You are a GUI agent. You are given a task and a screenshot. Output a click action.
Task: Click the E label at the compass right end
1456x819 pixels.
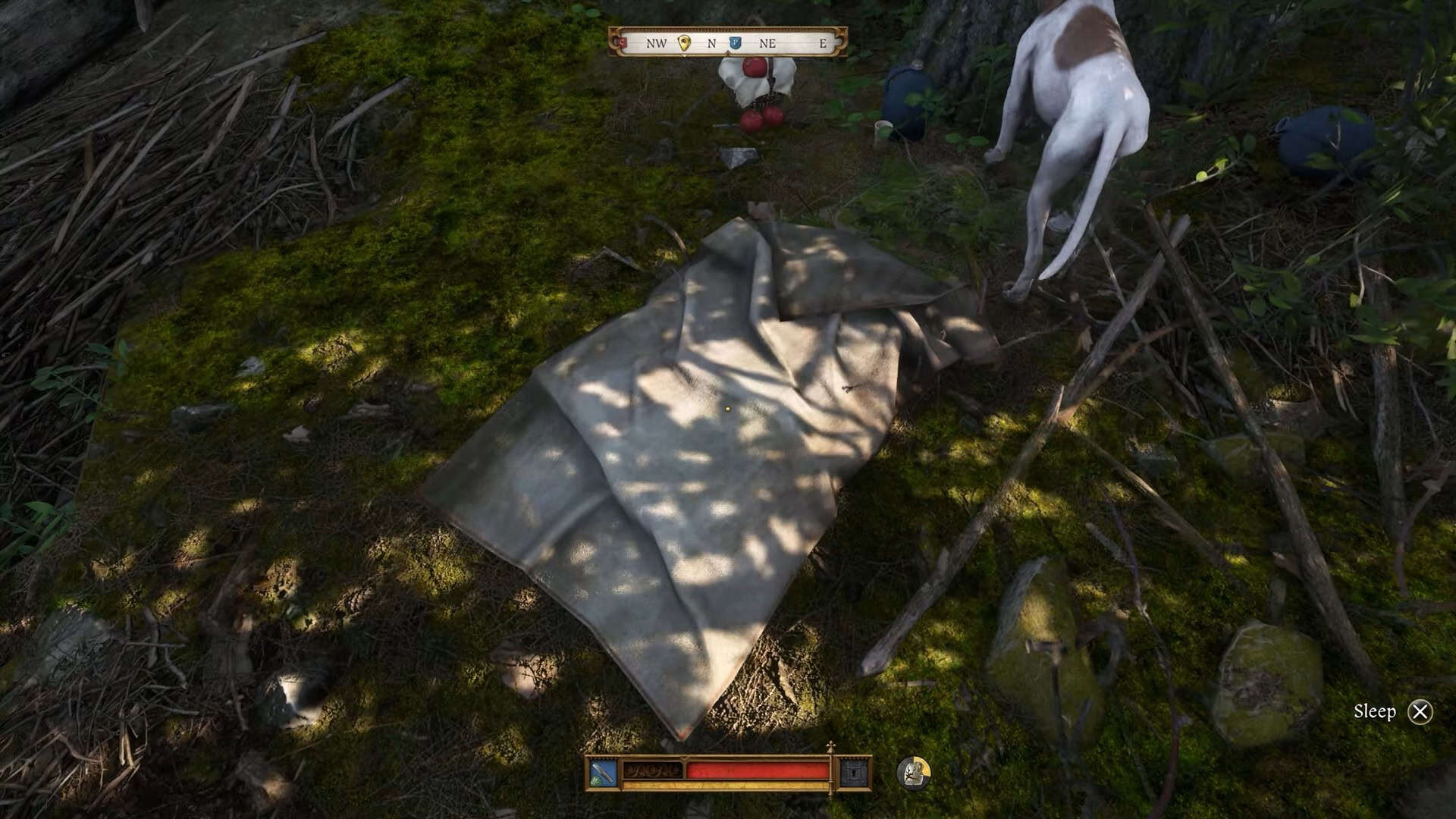(x=822, y=44)
